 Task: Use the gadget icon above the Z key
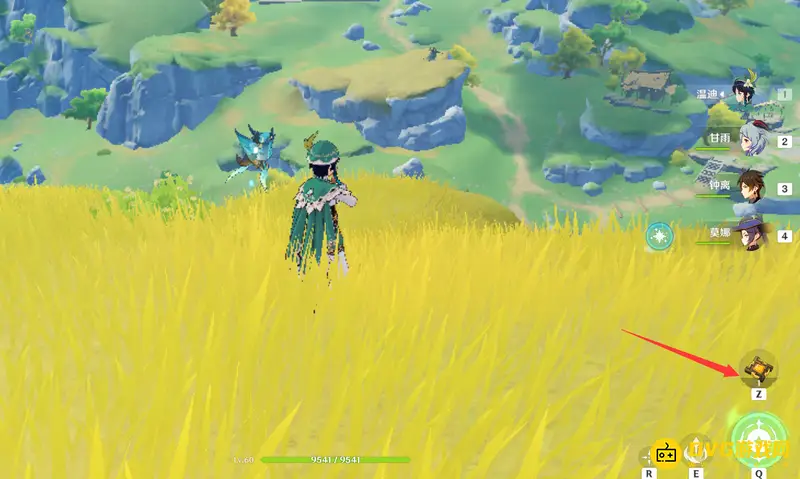[x=758, y=369]
